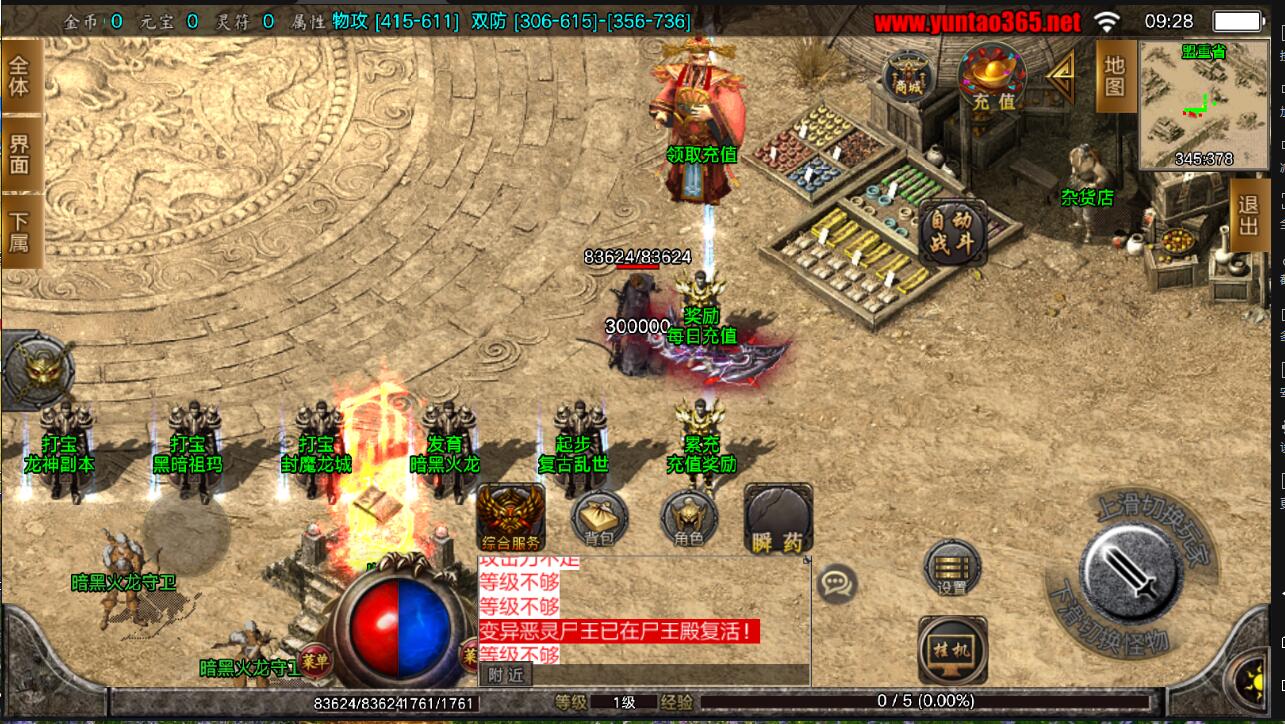Select the 全体 tab
This screenshot has height=724, width=1285.
[x=20, y=76]
